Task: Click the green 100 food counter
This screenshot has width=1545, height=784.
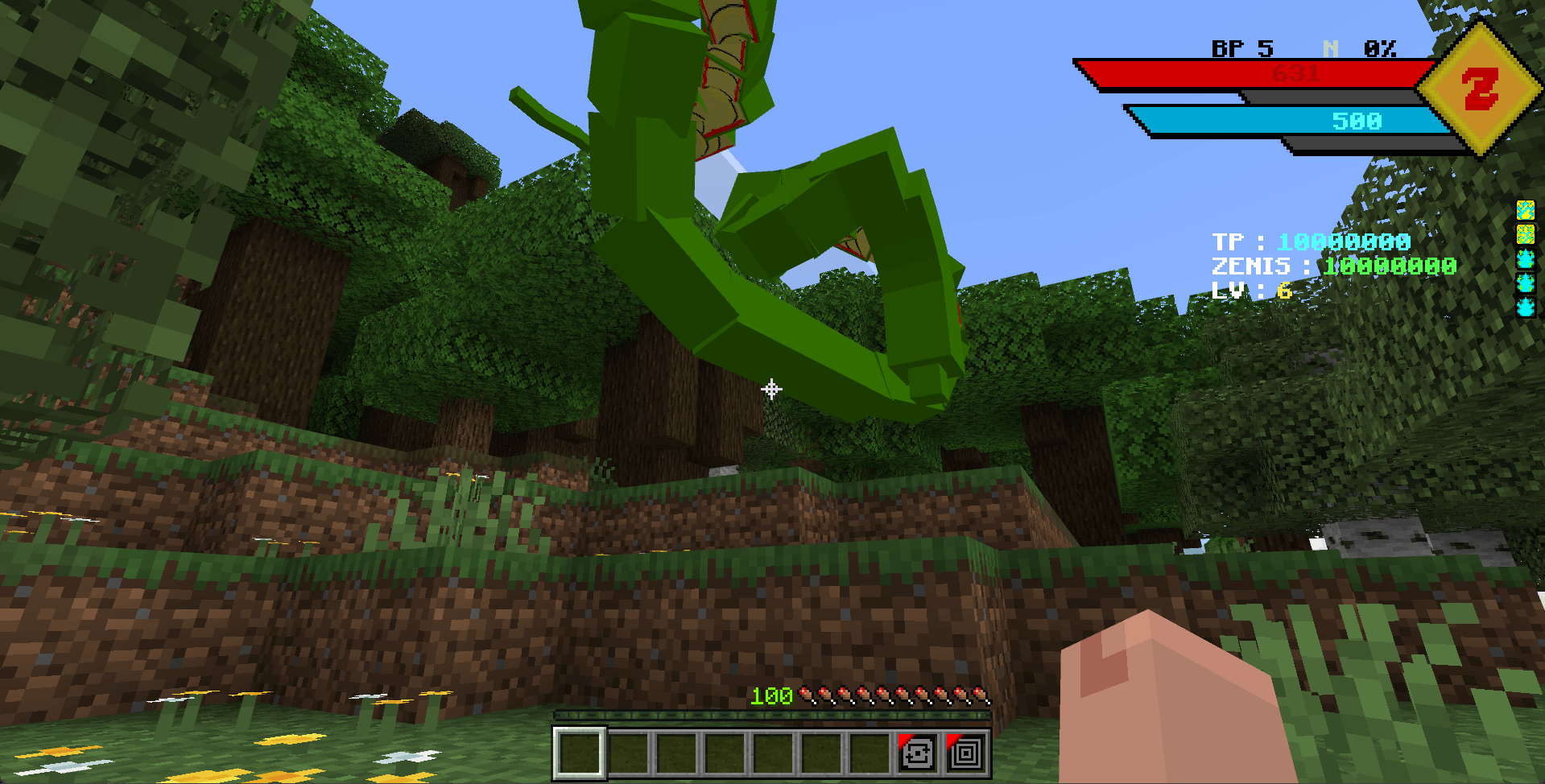Action: (770, 695)
